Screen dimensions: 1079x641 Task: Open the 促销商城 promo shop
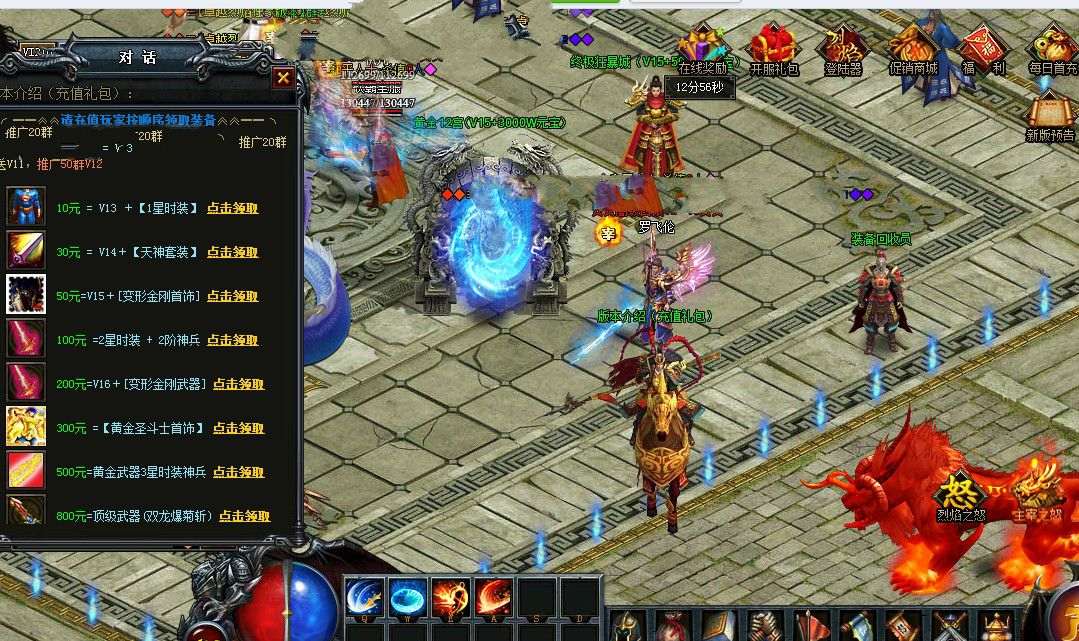coord(913,48)
